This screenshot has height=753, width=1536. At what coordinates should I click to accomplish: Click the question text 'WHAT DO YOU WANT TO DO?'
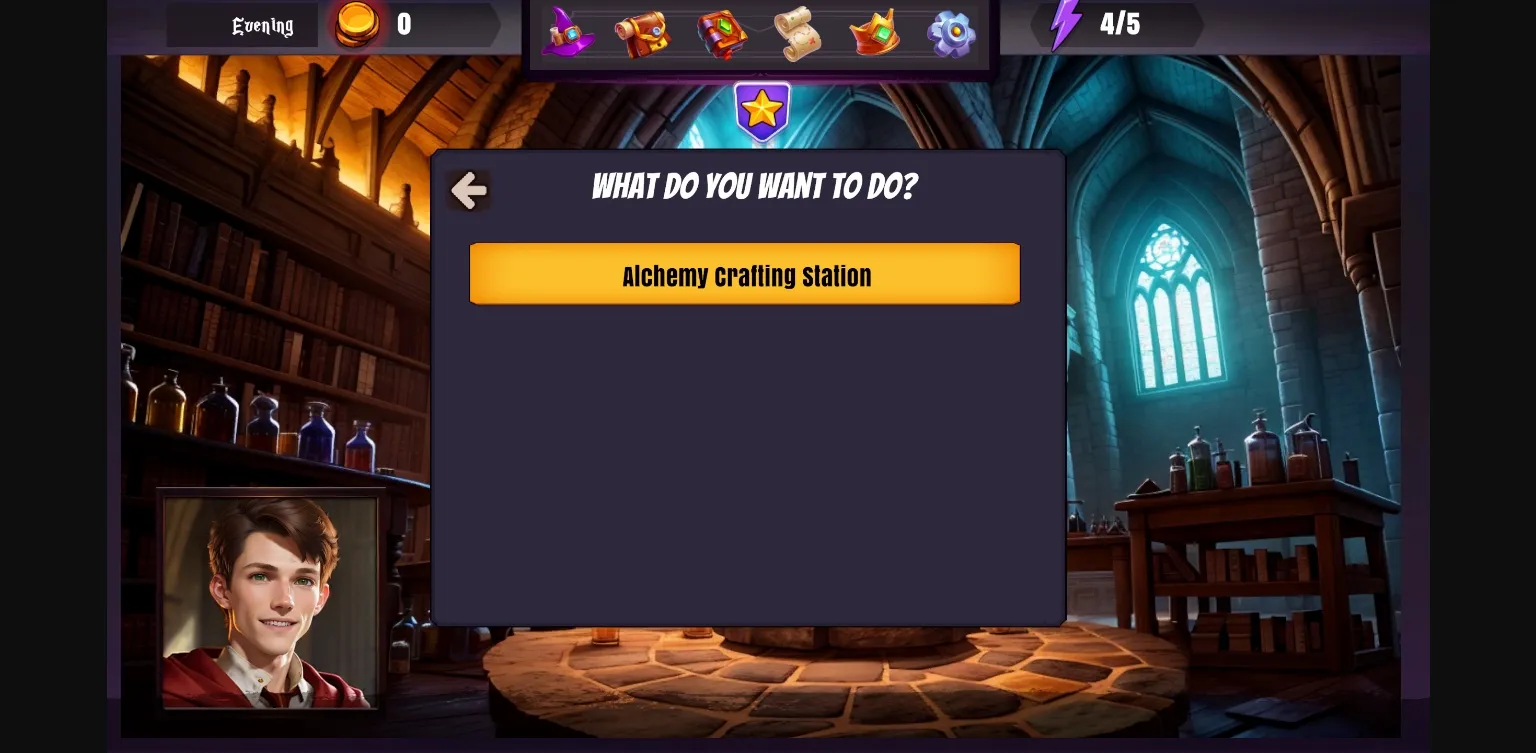(754, 186)
